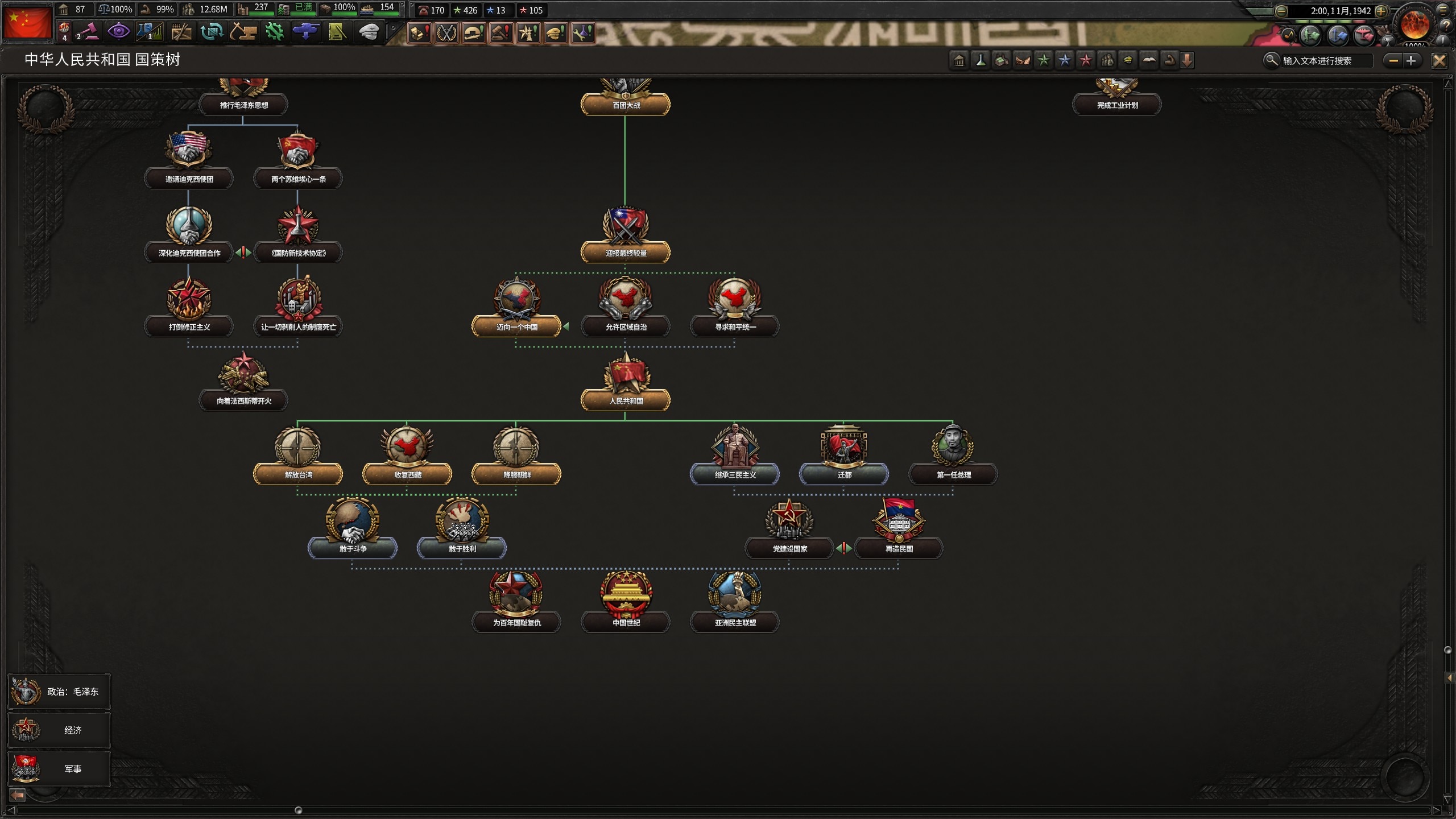Image resolution: width=1456 pixels, height=819 pixels.
Task: Zoom out the focus tree with minus
Action: 1393,60
